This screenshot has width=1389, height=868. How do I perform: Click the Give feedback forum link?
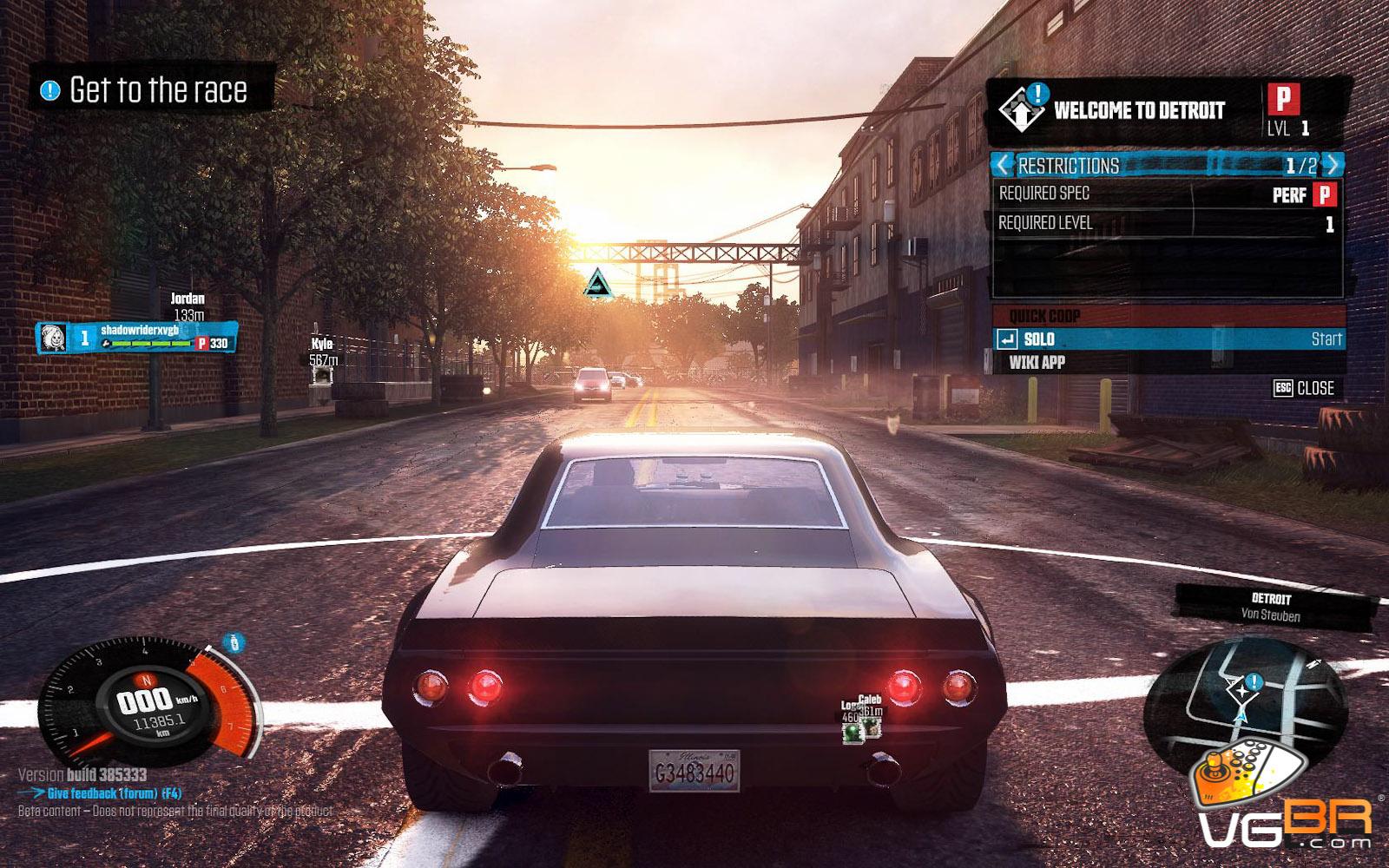pos(113,793)
